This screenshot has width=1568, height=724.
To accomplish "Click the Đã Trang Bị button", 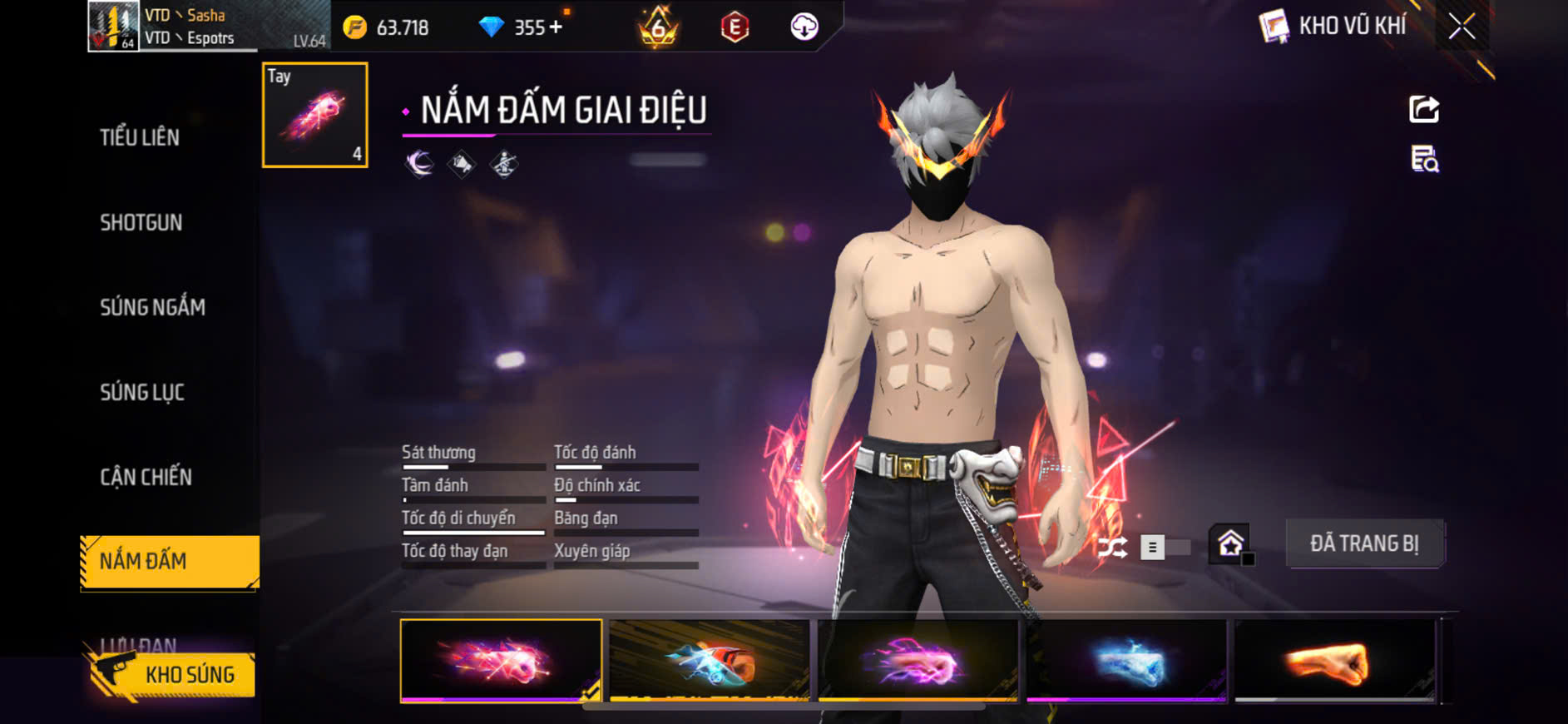I will click(1364, 543).
